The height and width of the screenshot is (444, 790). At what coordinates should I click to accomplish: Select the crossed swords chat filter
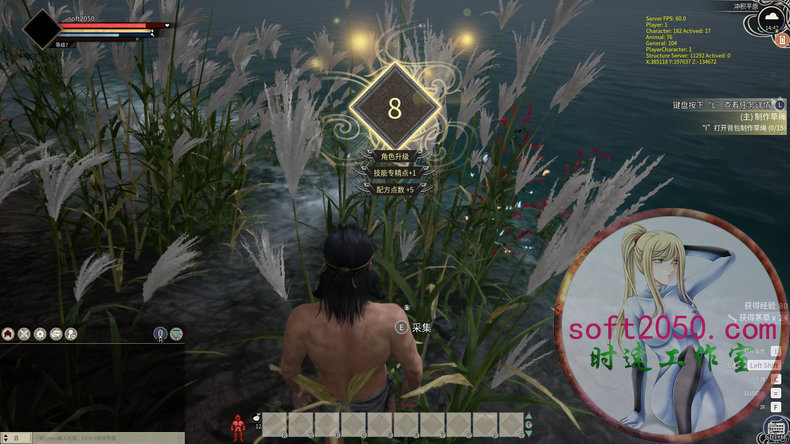pyautogui.click(x=23, y=333)
